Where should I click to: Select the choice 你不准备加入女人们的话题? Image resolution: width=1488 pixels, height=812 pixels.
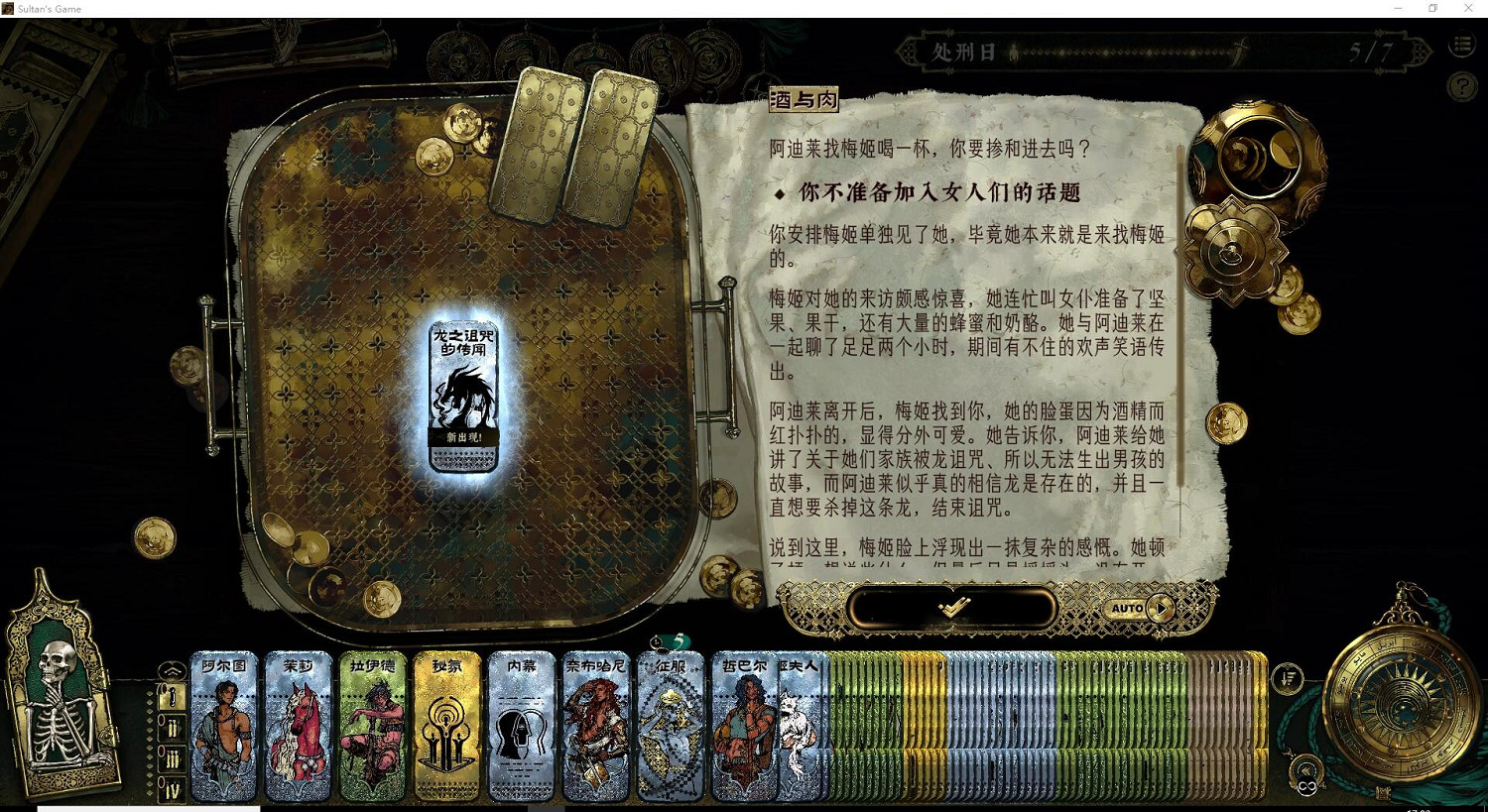coord(930,192)
